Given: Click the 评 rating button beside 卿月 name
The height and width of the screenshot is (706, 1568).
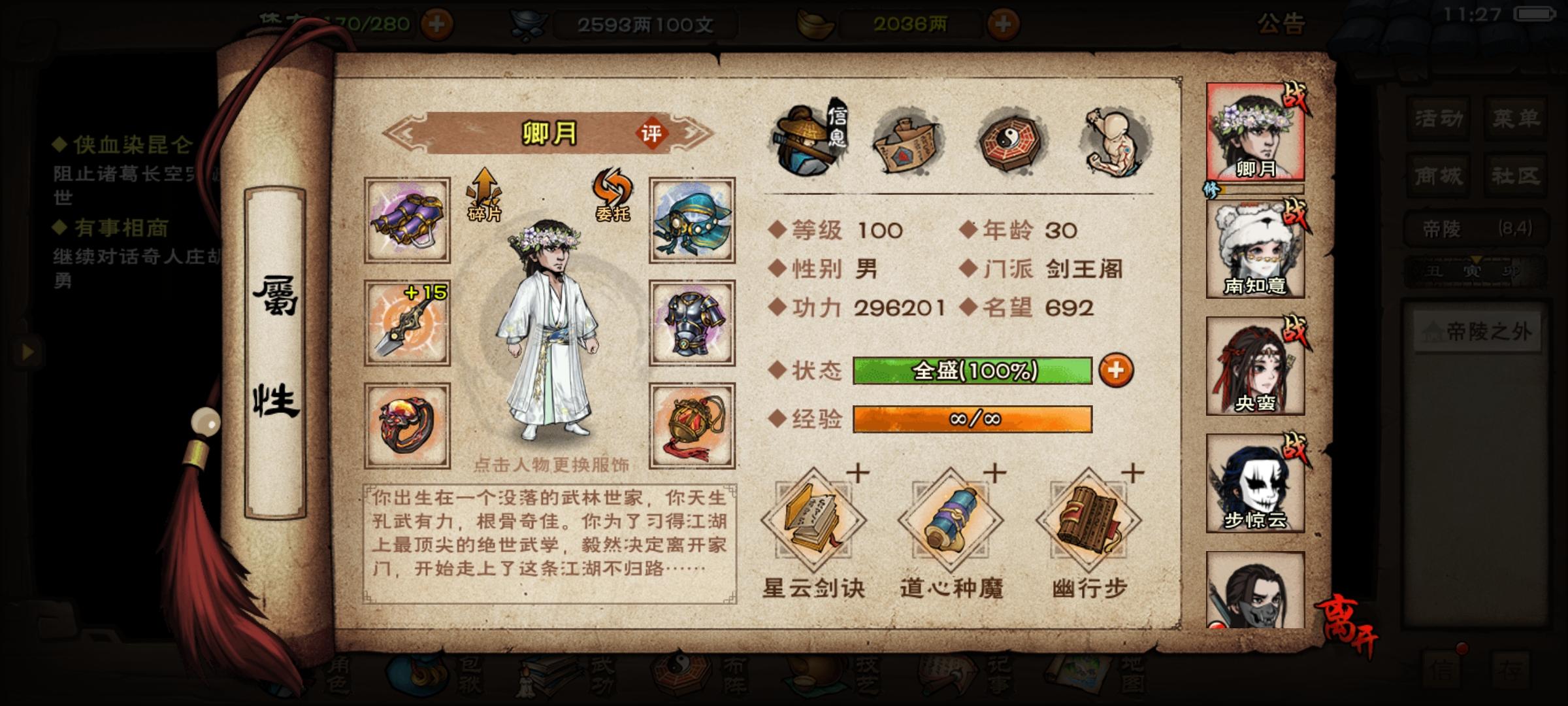Looking at the screenshot, I should click(655, 131).
